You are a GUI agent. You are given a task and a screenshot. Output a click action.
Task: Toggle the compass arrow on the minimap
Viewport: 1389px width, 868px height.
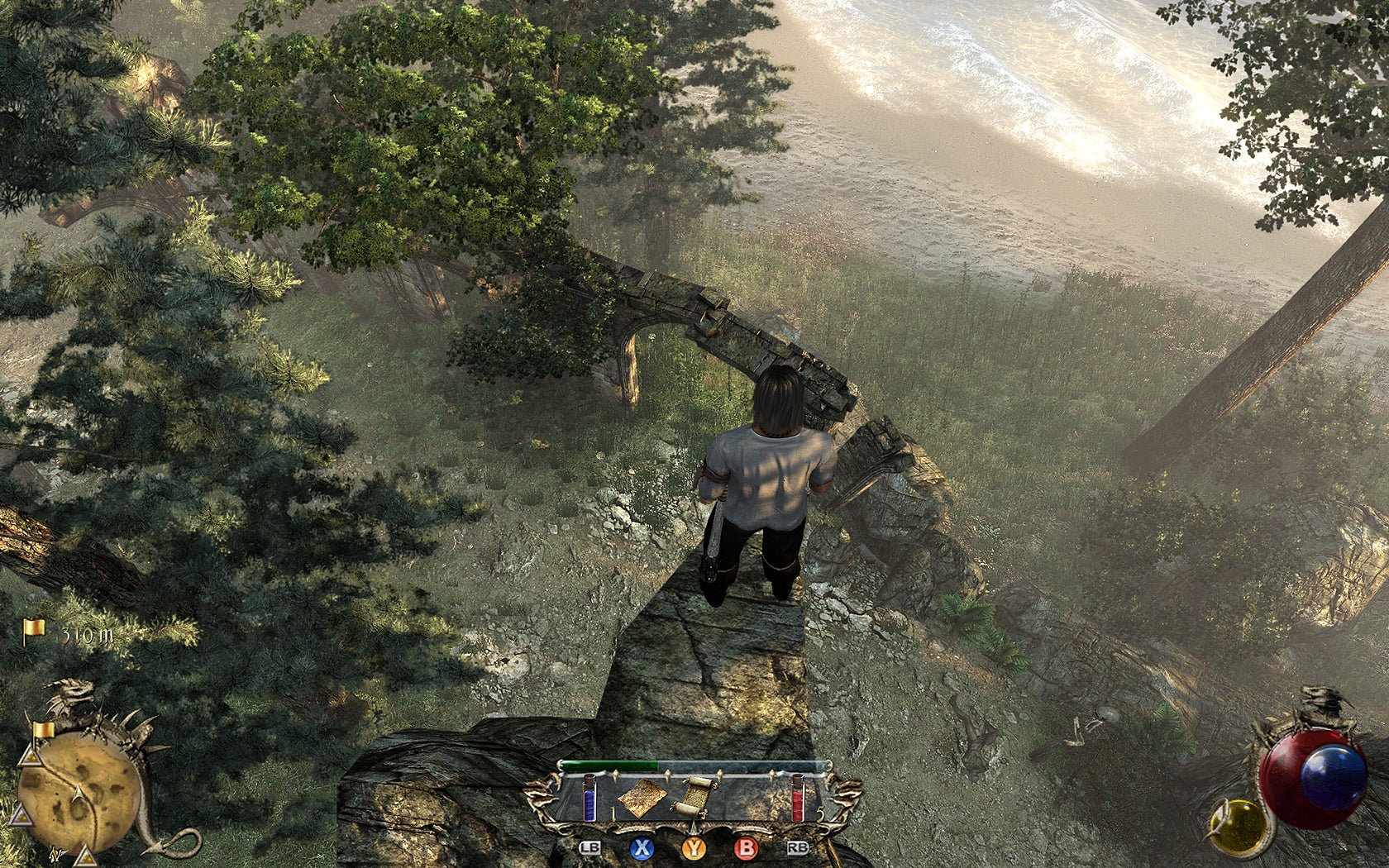(78, 795)
